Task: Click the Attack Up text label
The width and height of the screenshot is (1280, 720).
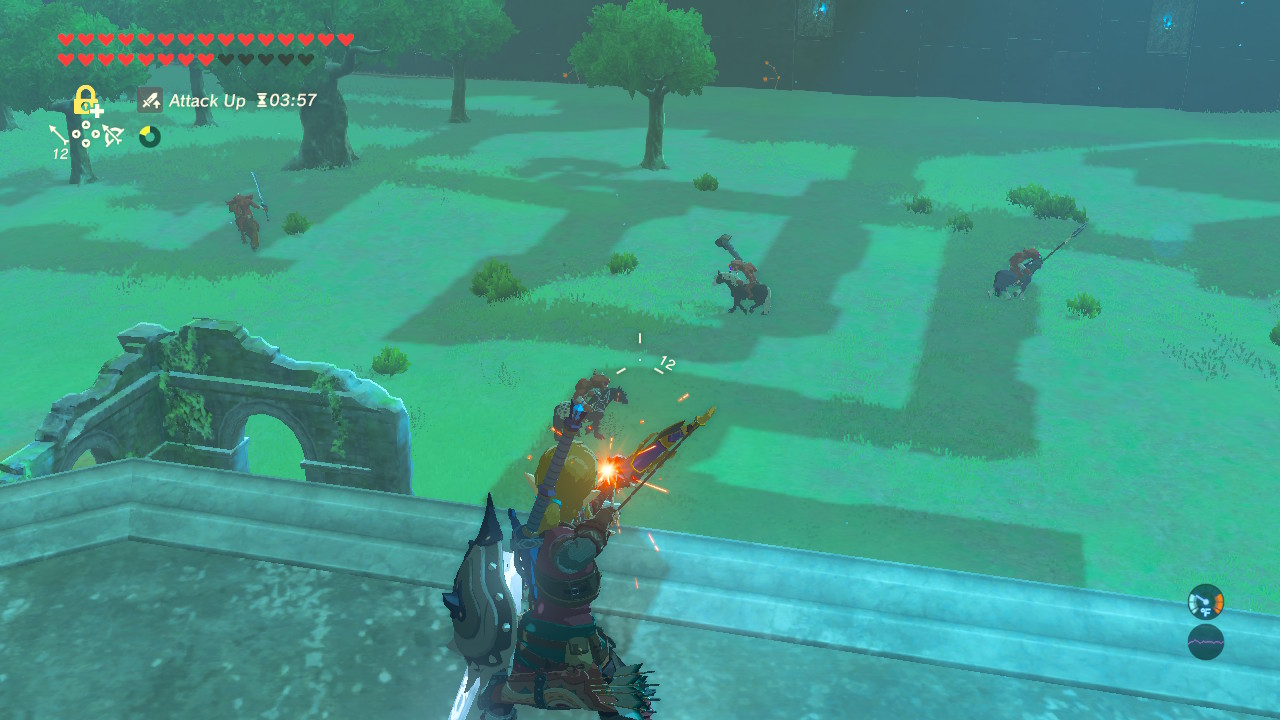Action: click(x=209, y=101)
